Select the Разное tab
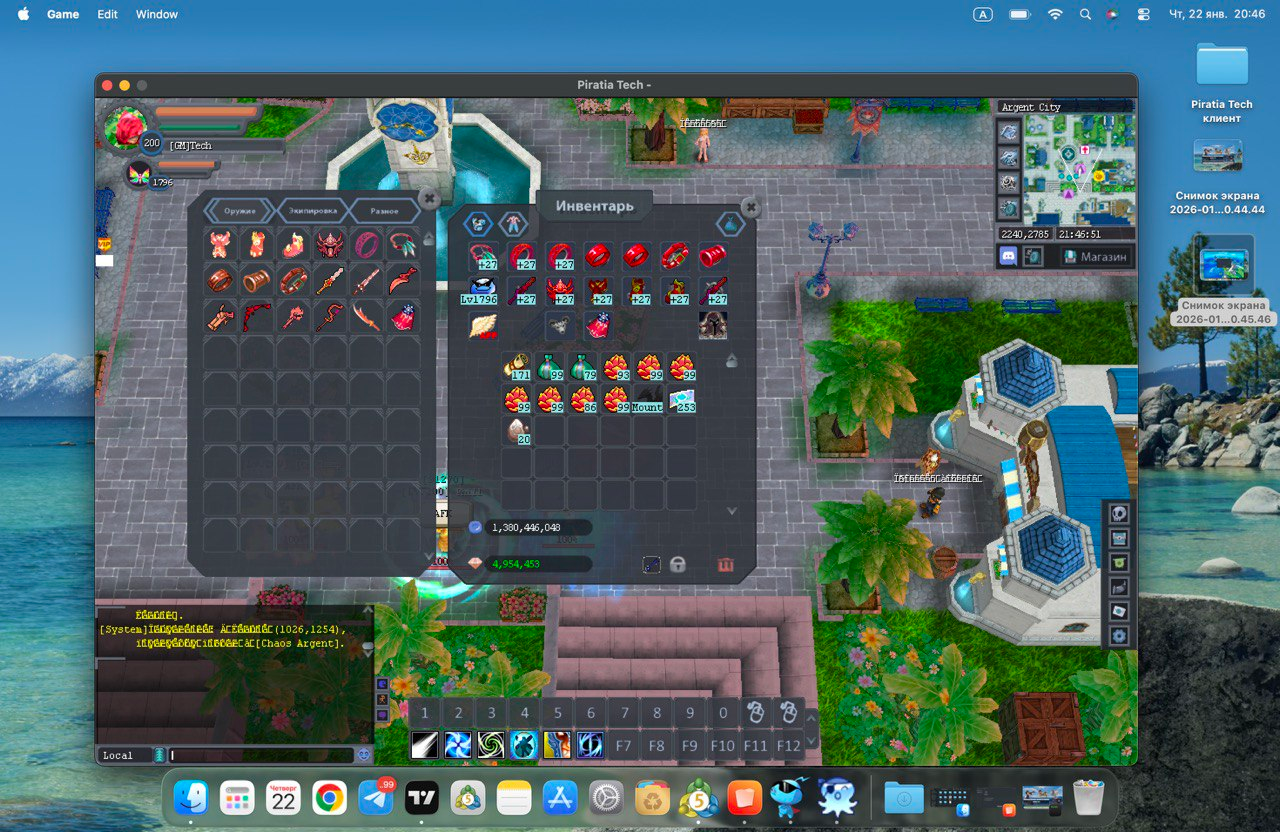The height and width of the screenshot is (832, 1280). tap(383, 211)
